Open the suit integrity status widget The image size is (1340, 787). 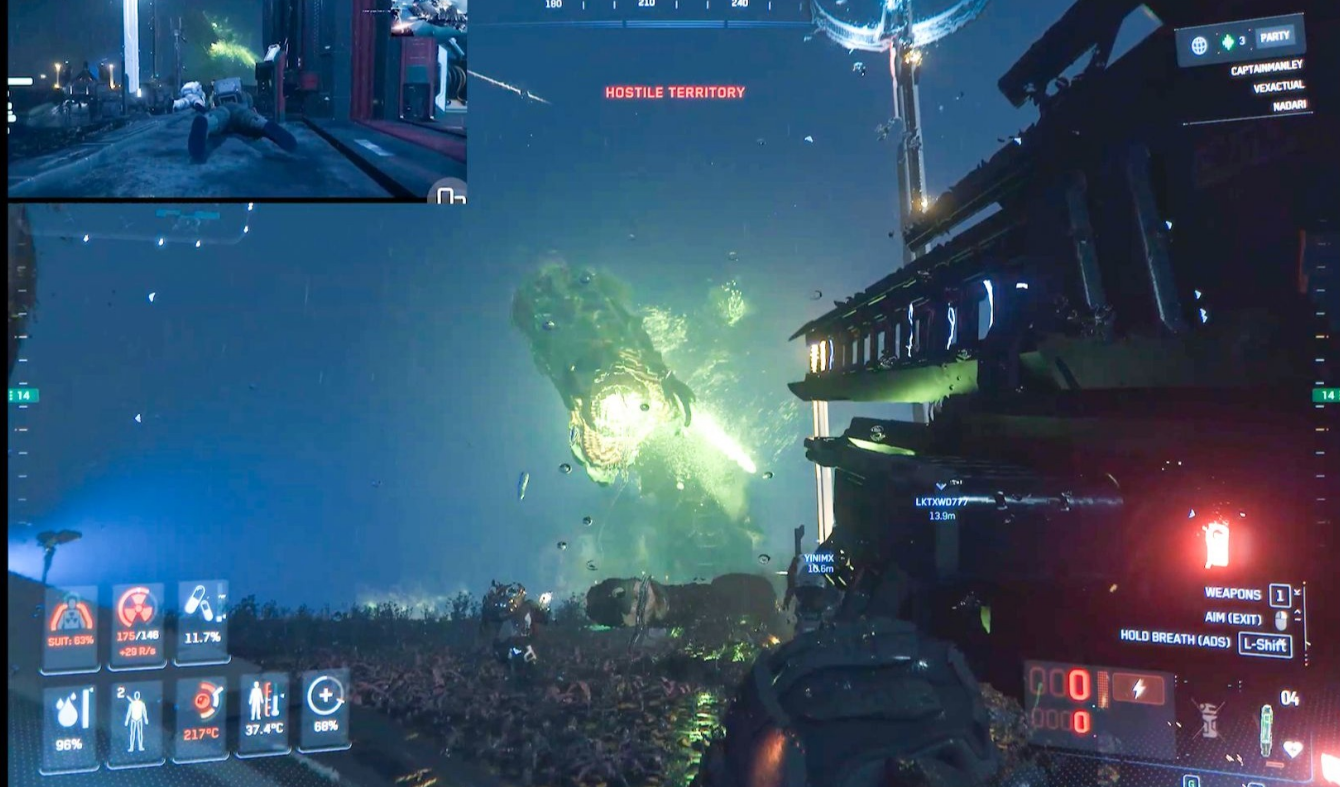(71, 625)
